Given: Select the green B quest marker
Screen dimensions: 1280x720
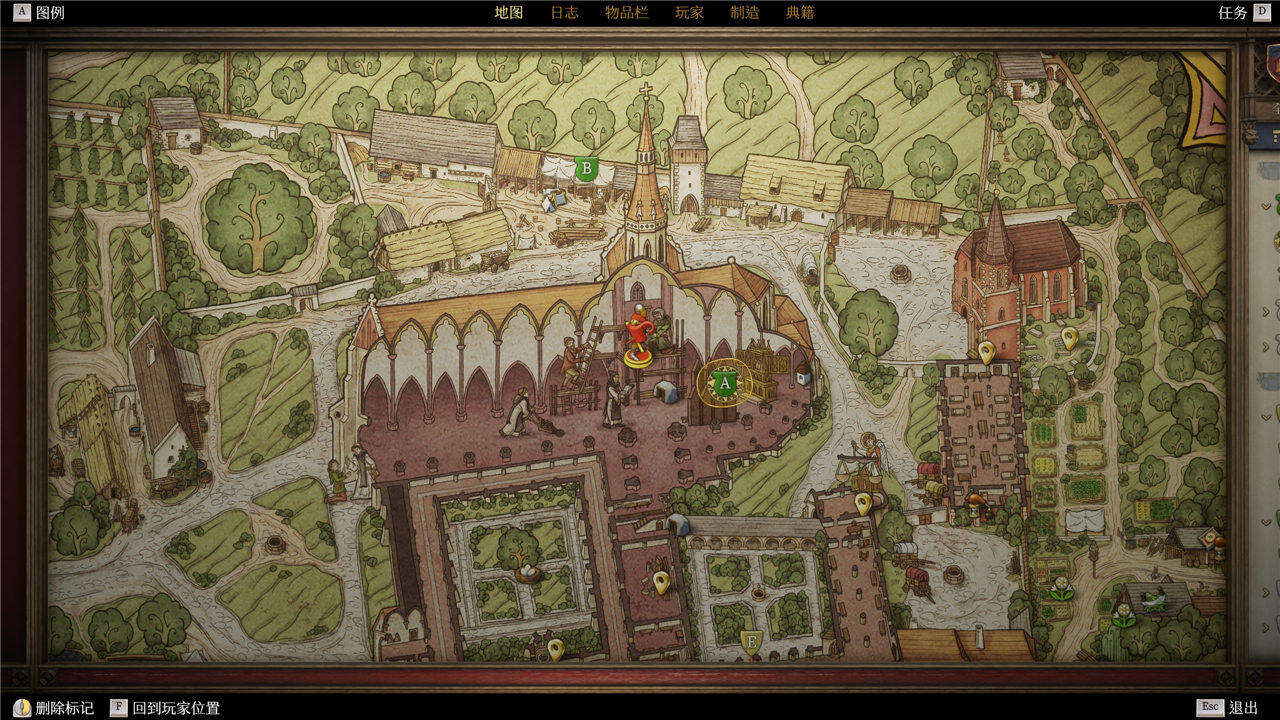Looking at the screenshot, I should click(x=587, y=168).
